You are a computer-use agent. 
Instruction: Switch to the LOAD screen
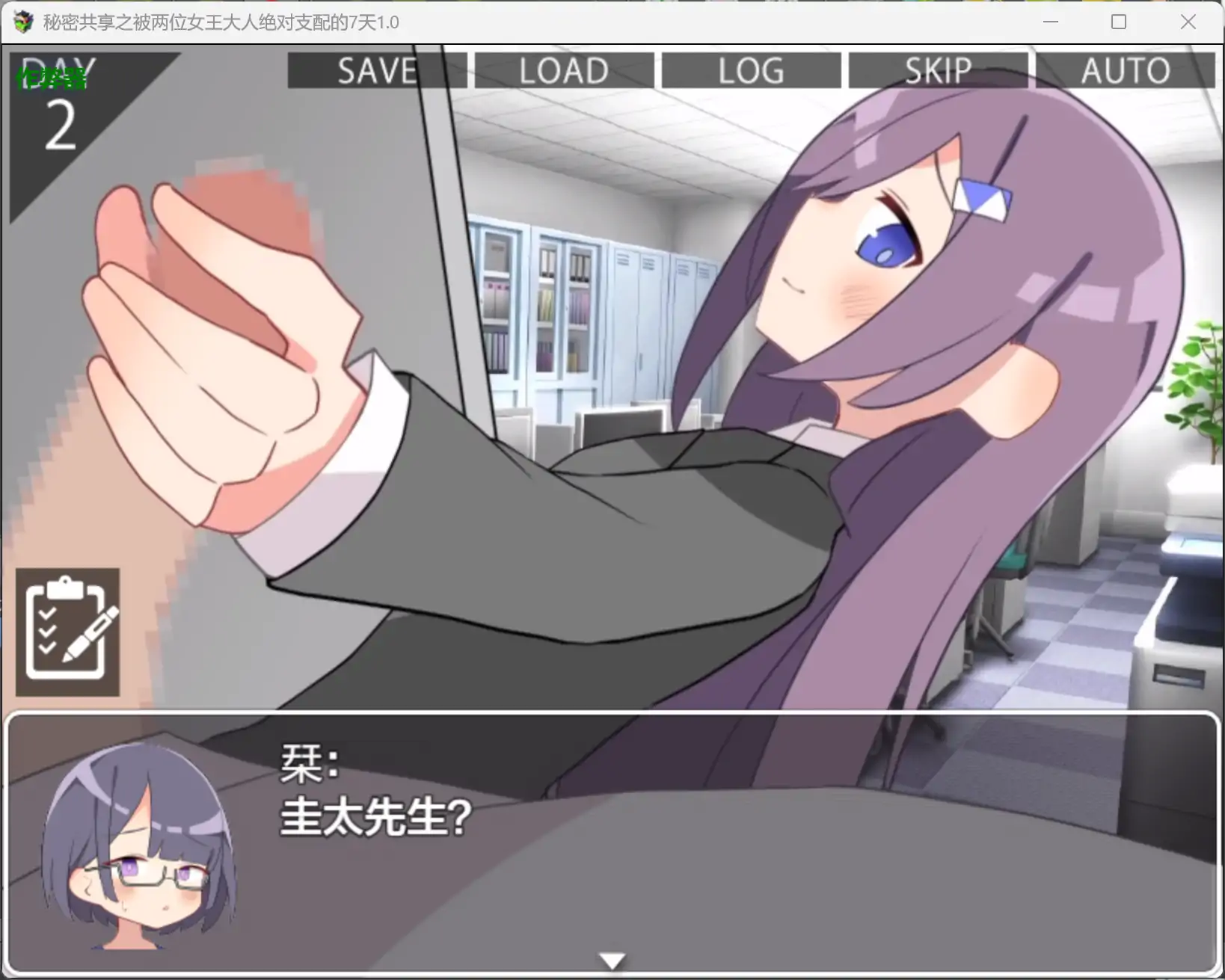563,70
